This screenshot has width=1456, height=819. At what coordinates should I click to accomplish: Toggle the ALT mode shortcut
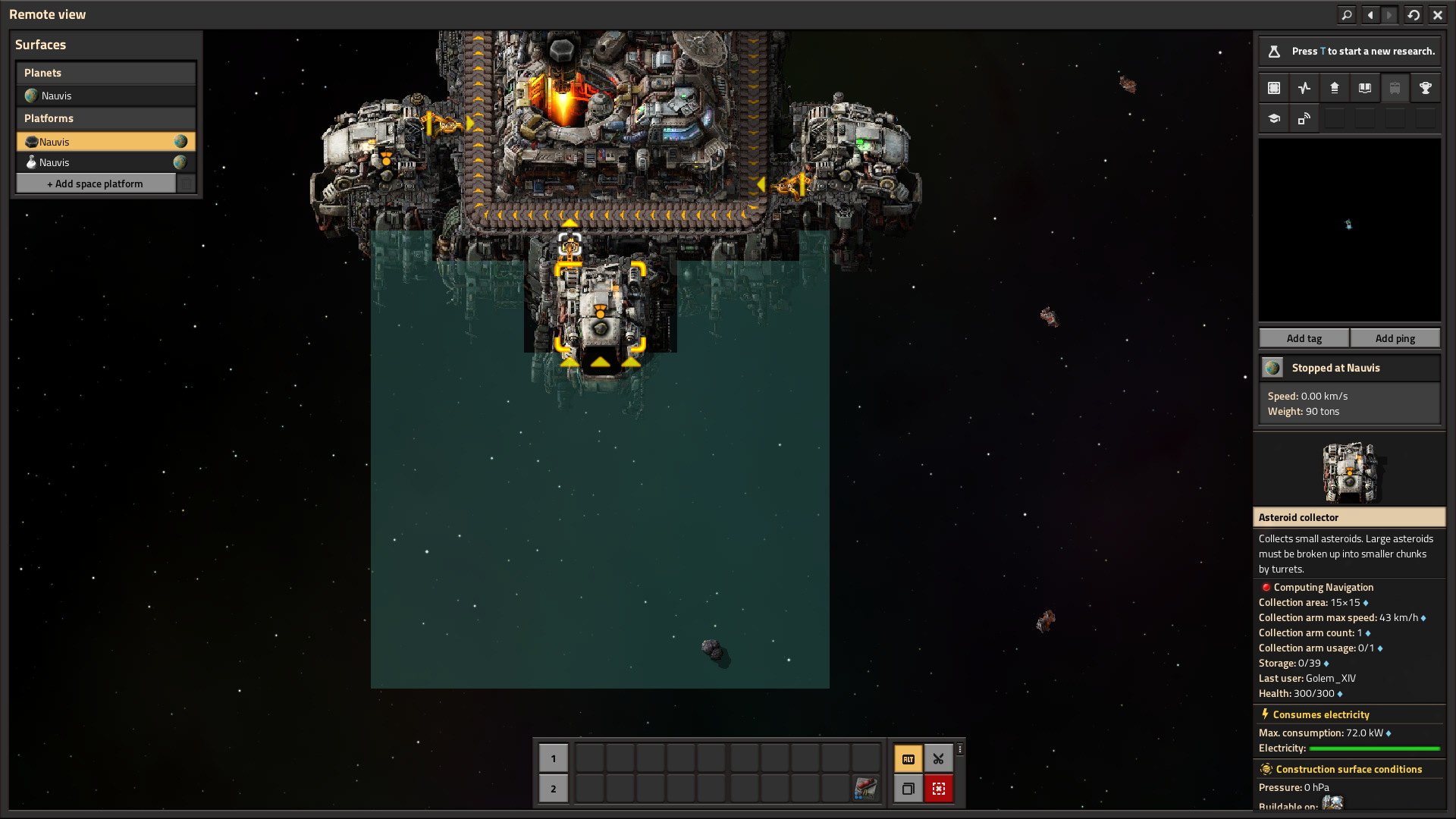[908, 758]
